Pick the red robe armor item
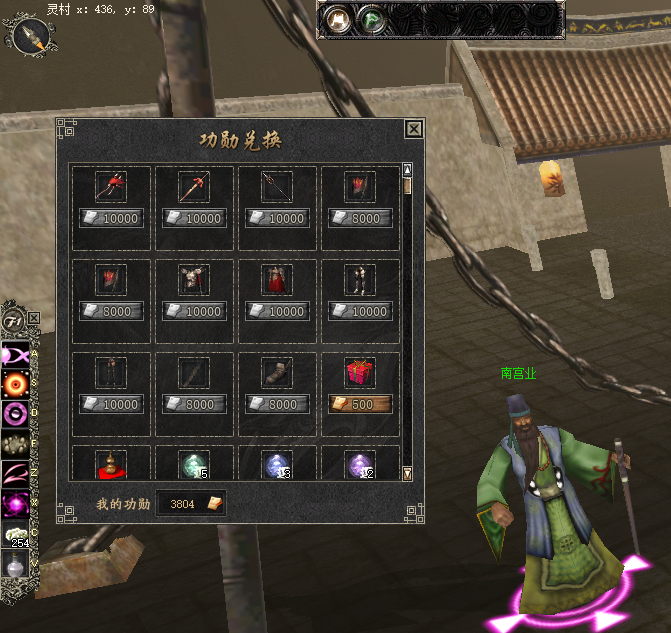The image size is (671, 633). pyautogui.click(x=276, y=280)
